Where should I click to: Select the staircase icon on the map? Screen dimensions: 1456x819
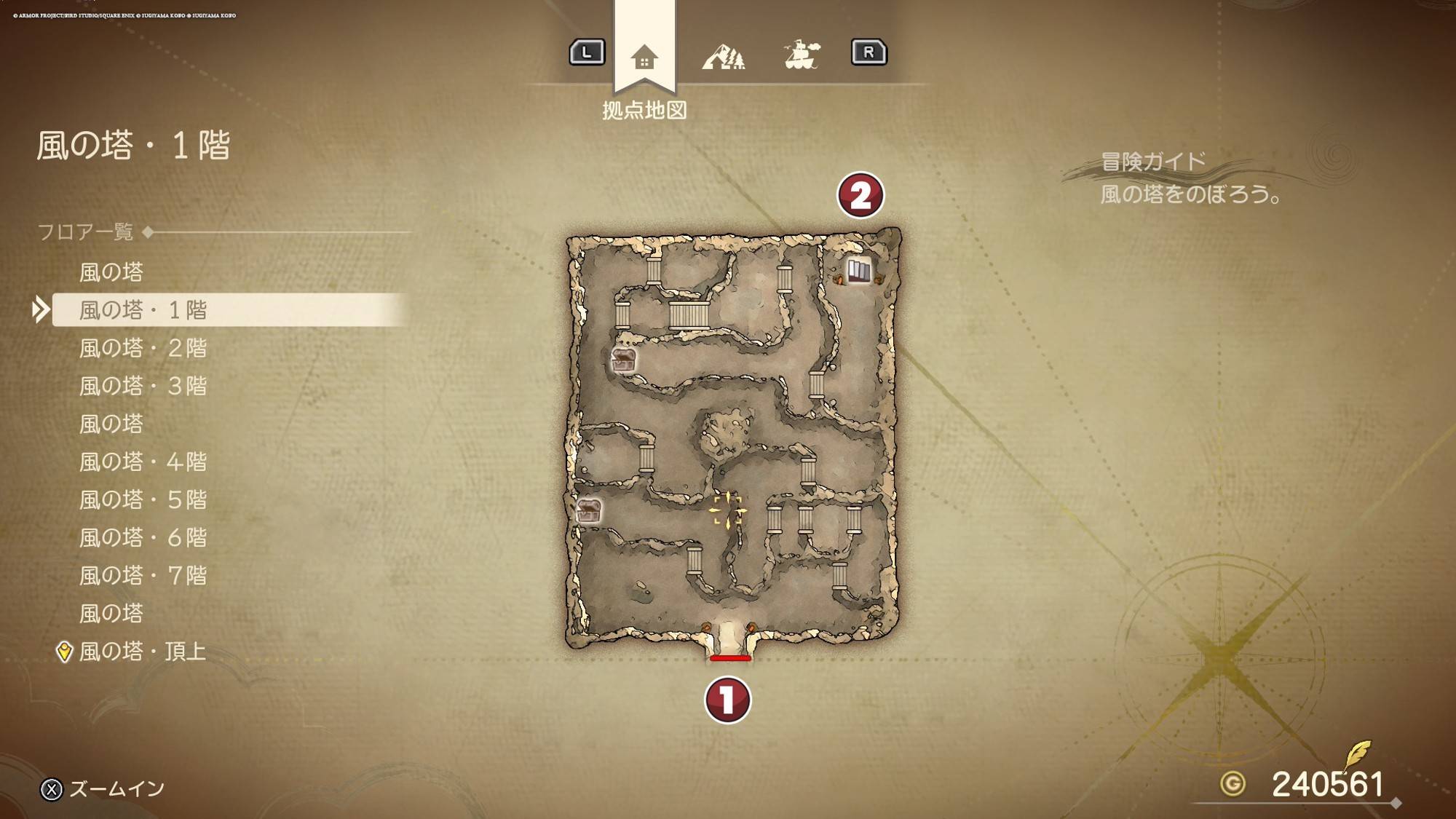[858, 271]
